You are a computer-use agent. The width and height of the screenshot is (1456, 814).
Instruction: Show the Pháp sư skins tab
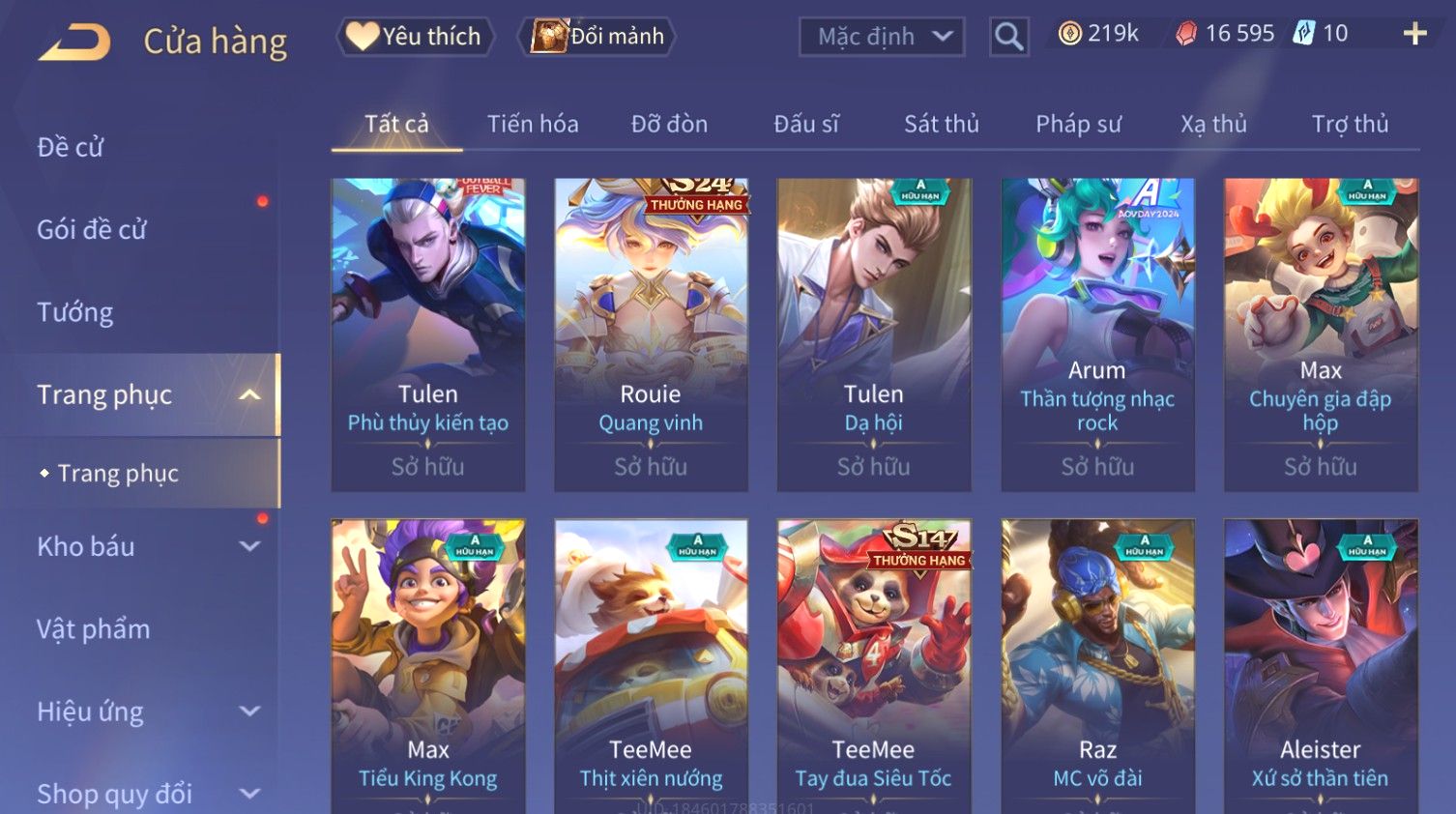point(1078,124)
